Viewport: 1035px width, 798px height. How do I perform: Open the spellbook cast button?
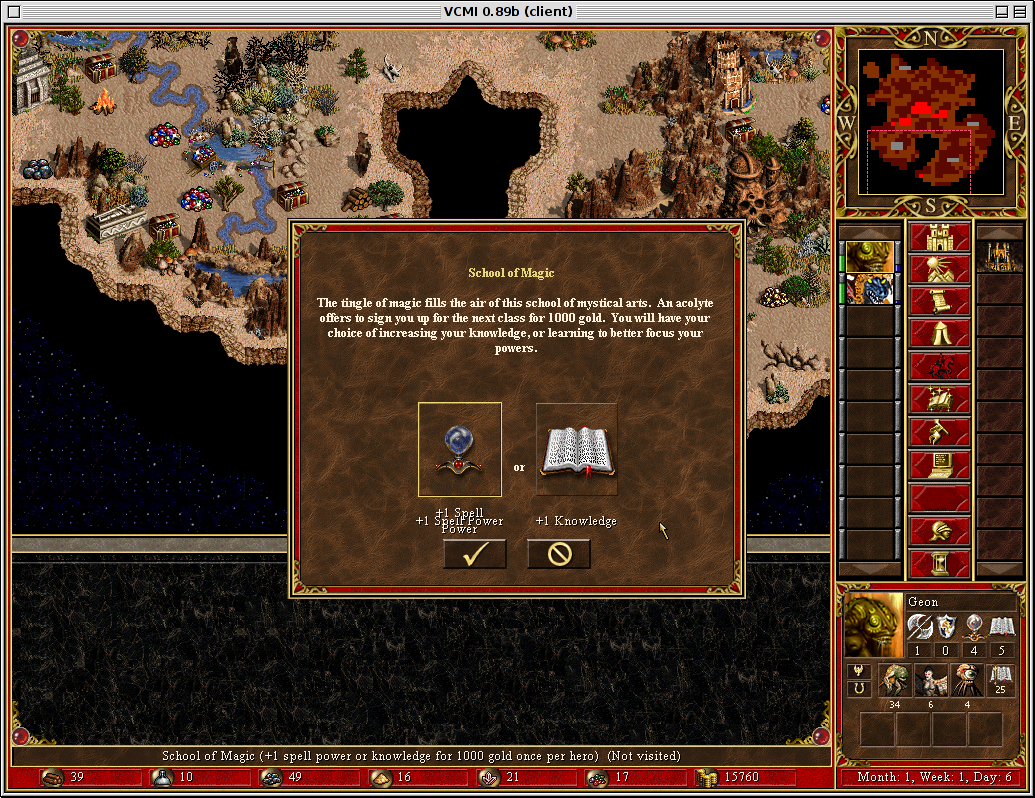point(939,399)
